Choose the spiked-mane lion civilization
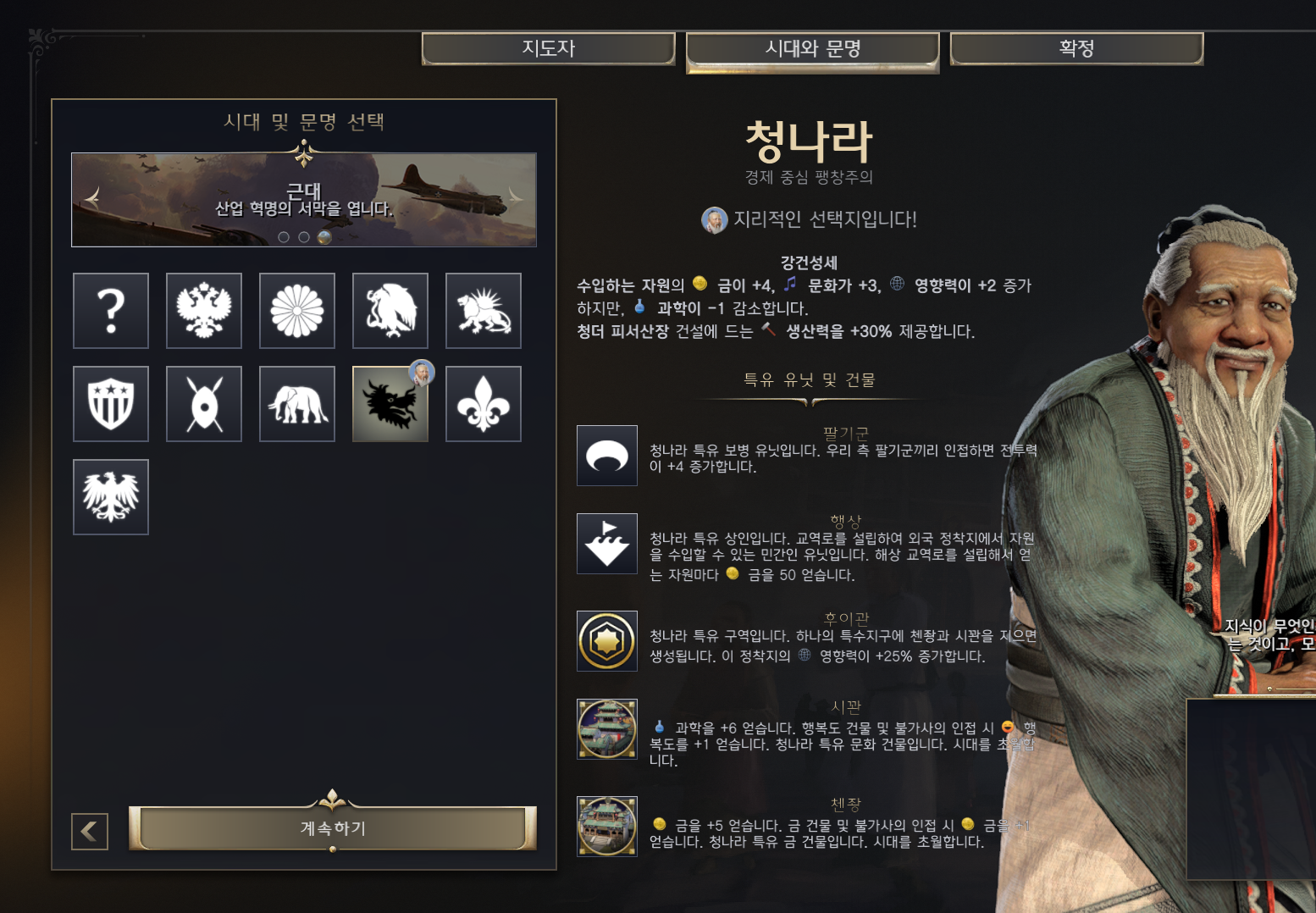 coord(484,311)
